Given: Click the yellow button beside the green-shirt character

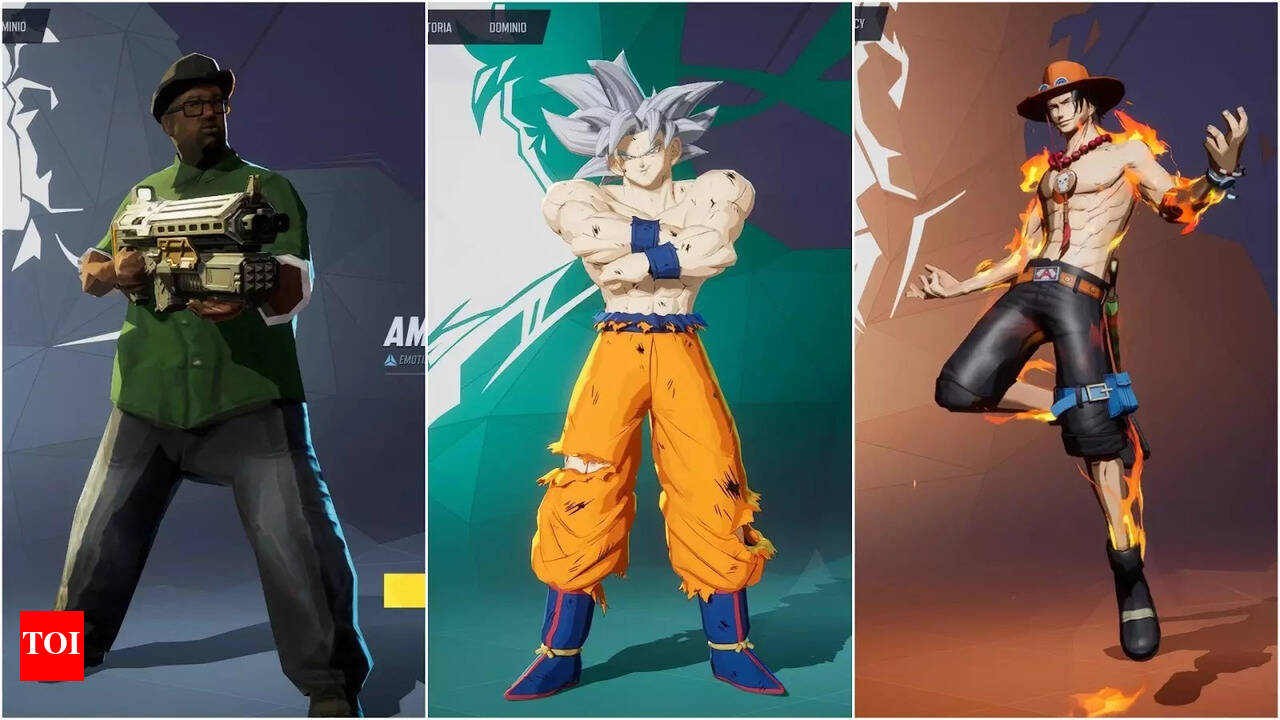Looking at the screenshot, I should point(404,590).
